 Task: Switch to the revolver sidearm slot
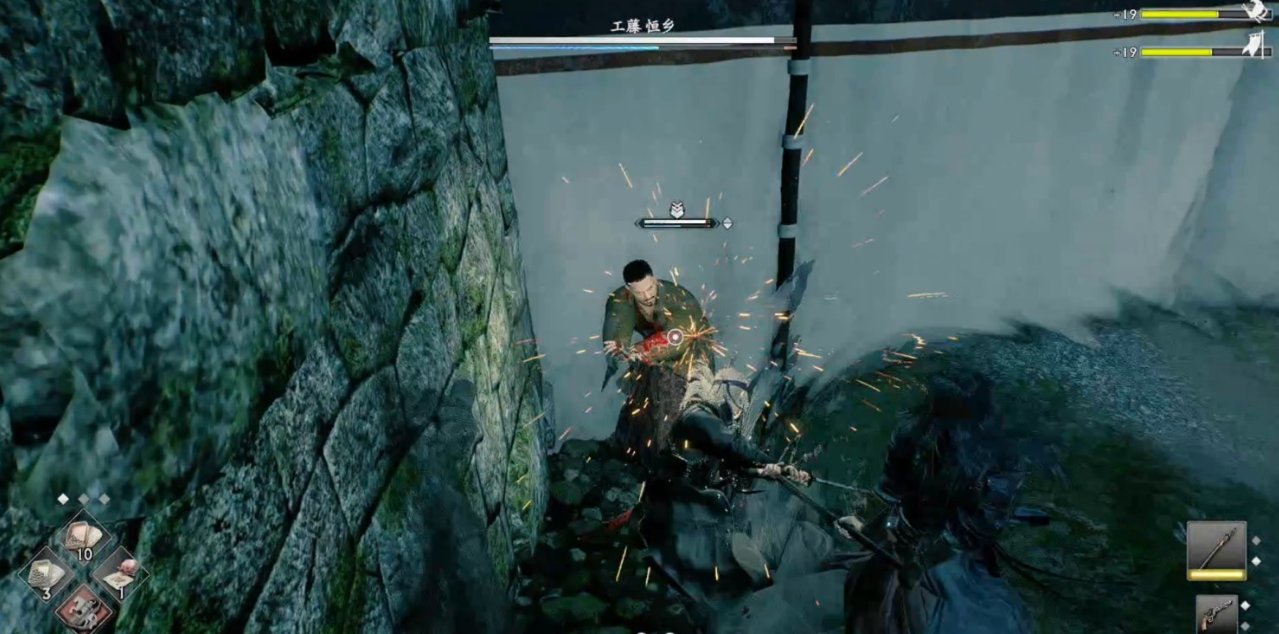click(x=1216, y=613)
